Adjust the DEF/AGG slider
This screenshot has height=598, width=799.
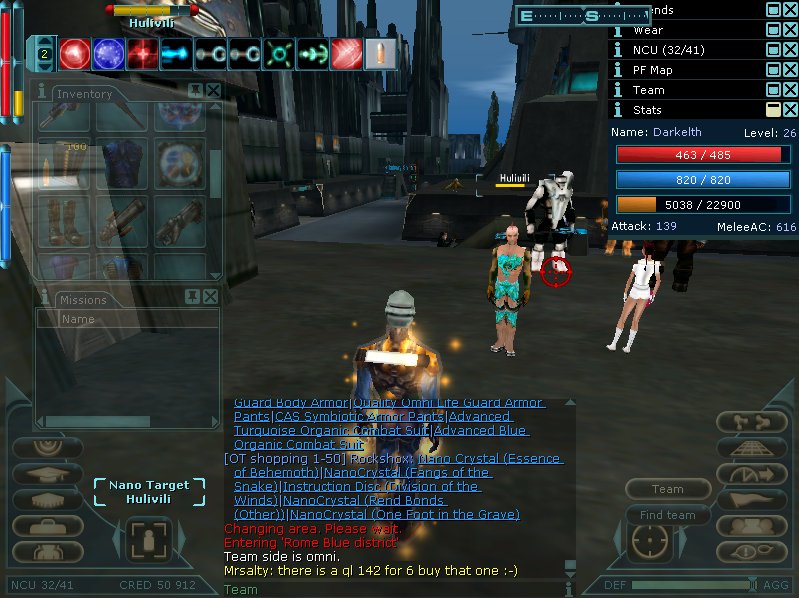(x=751, y=584)
